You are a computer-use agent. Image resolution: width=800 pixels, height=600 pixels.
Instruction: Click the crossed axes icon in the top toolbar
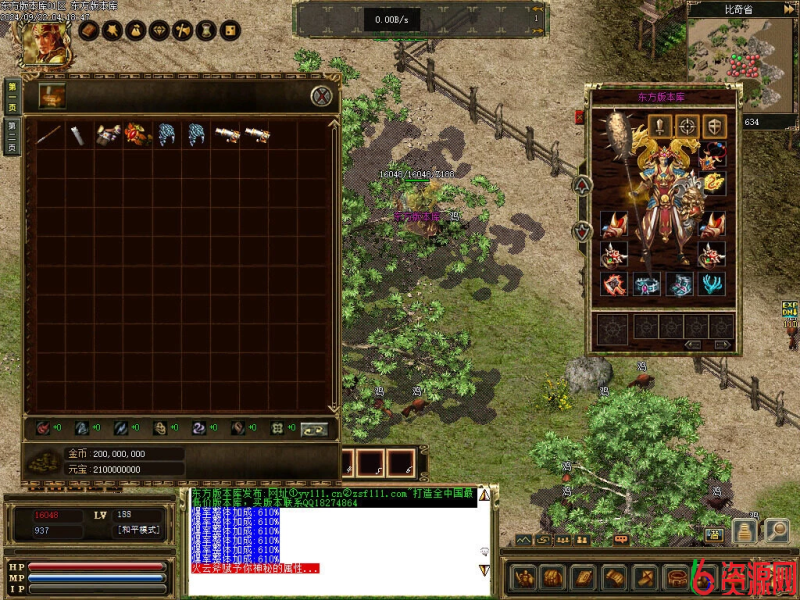coord(182,31)
